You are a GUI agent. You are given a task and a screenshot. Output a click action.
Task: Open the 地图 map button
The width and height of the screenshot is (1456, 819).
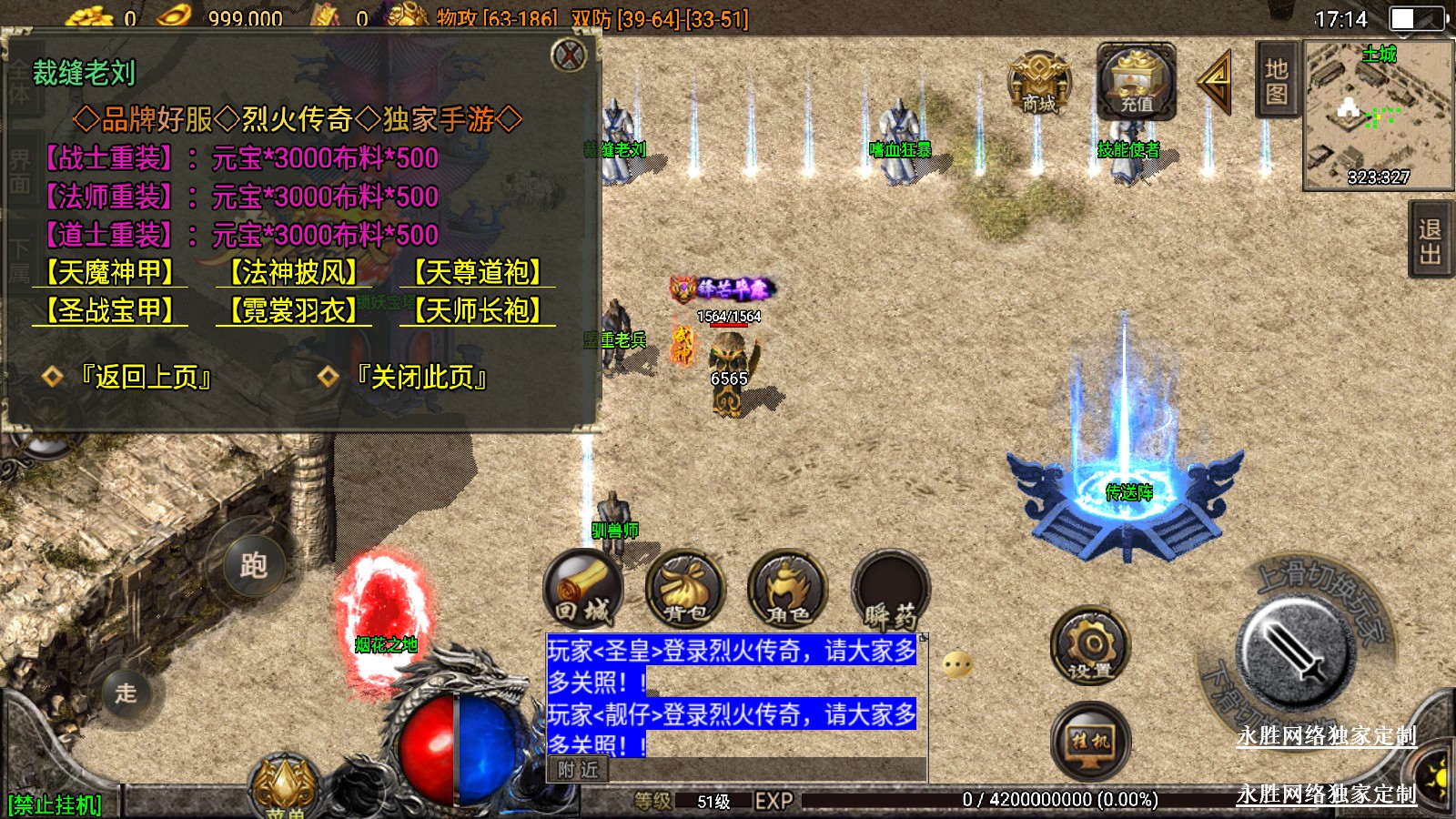(x=1276, y=80)
